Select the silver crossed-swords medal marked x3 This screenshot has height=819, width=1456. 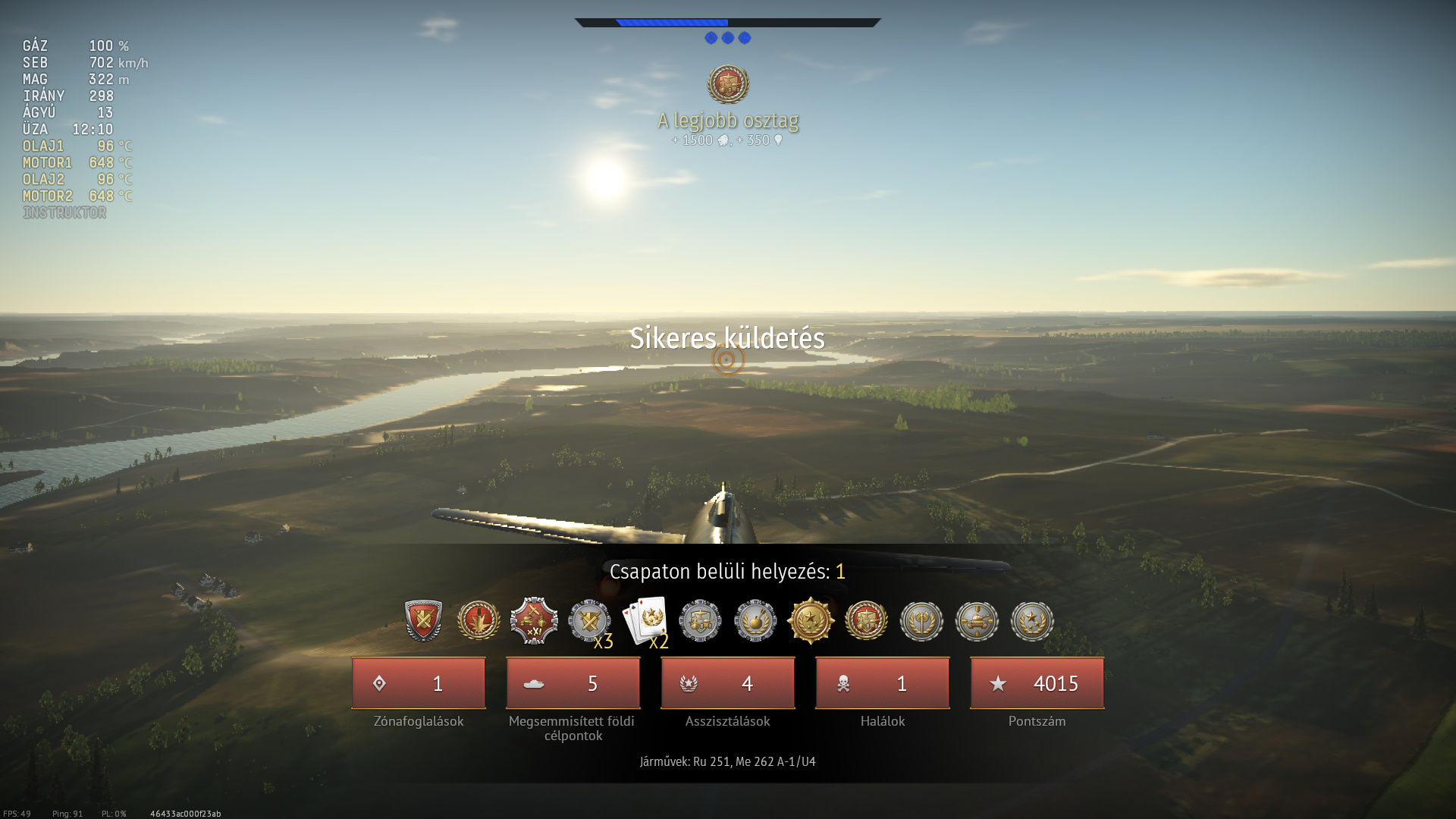[x=589, y=620]
